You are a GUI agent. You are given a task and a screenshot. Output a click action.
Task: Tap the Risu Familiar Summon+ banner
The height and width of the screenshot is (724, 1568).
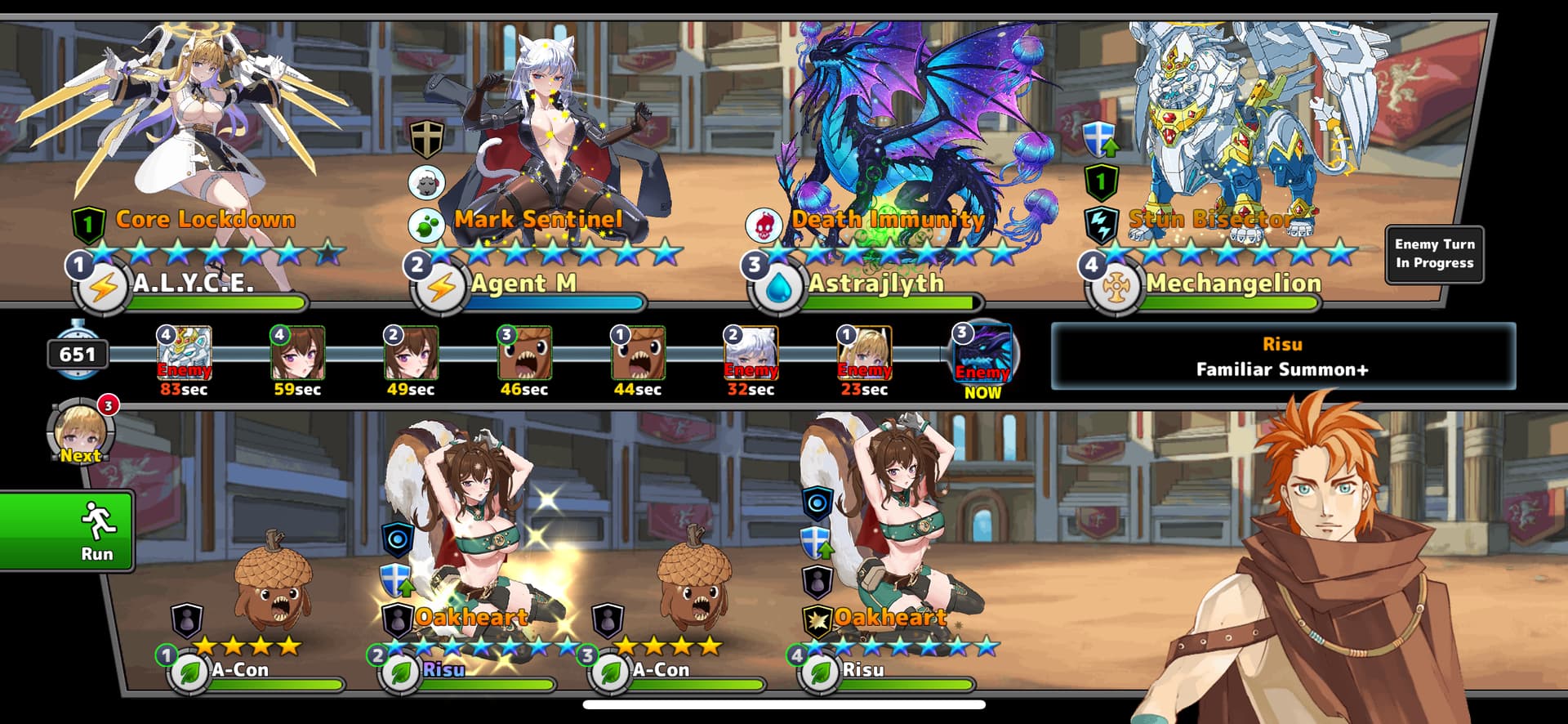point(1282,356)
